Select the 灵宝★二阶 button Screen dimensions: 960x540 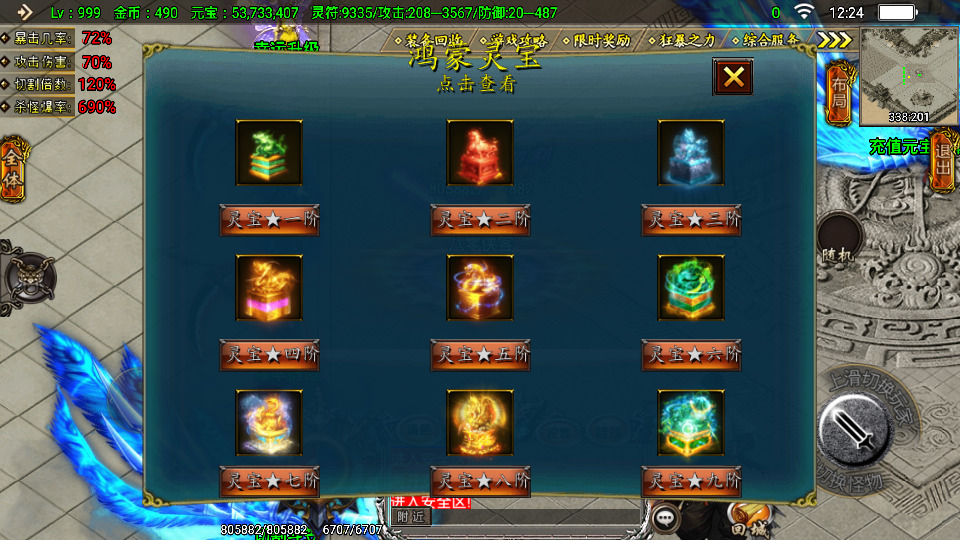(x=480, y=219)
